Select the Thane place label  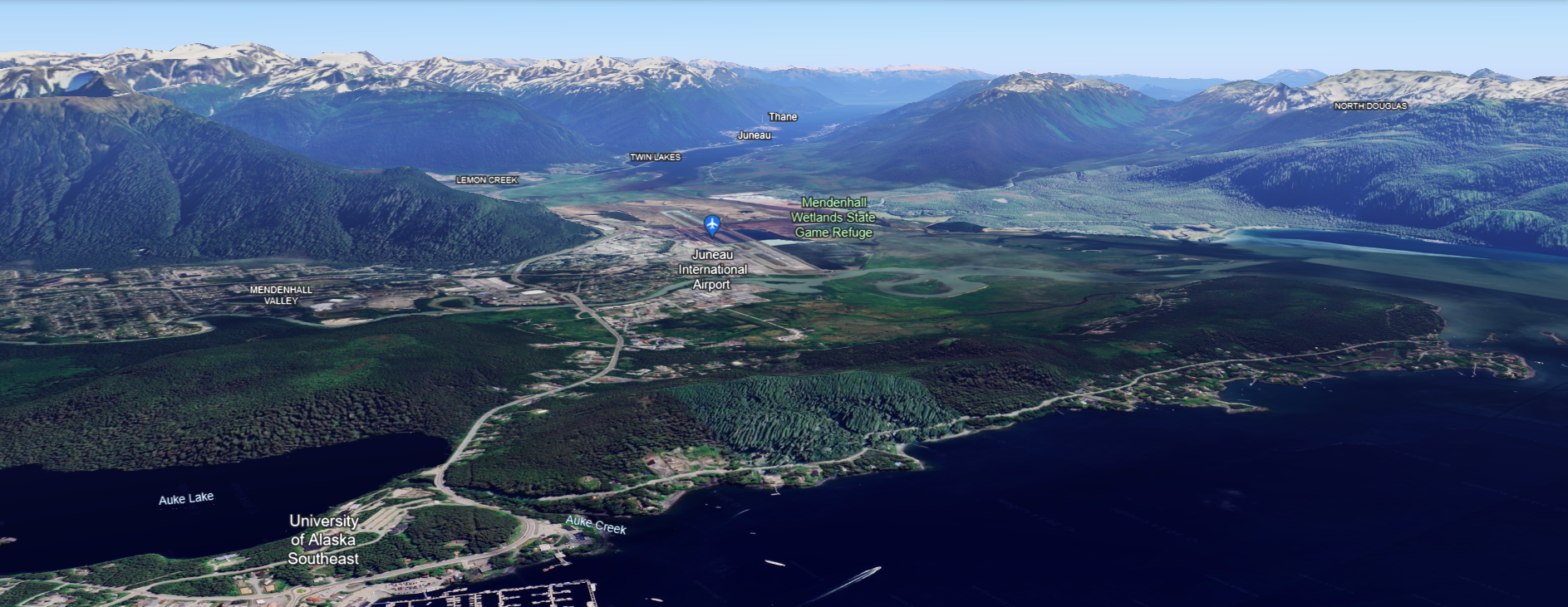click(x=782, y=117)
